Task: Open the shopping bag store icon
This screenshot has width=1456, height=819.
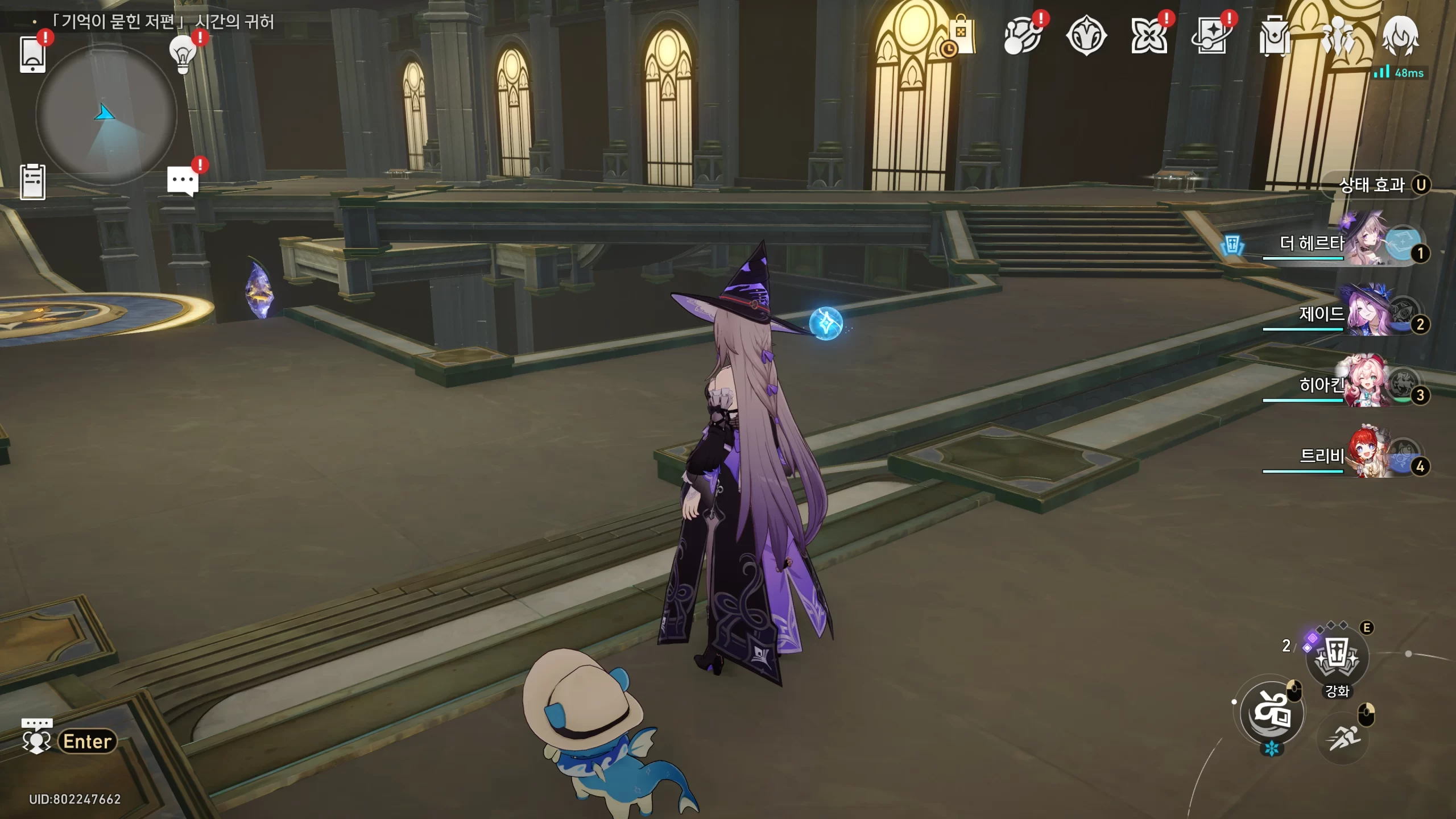Action: click(960, 36)
